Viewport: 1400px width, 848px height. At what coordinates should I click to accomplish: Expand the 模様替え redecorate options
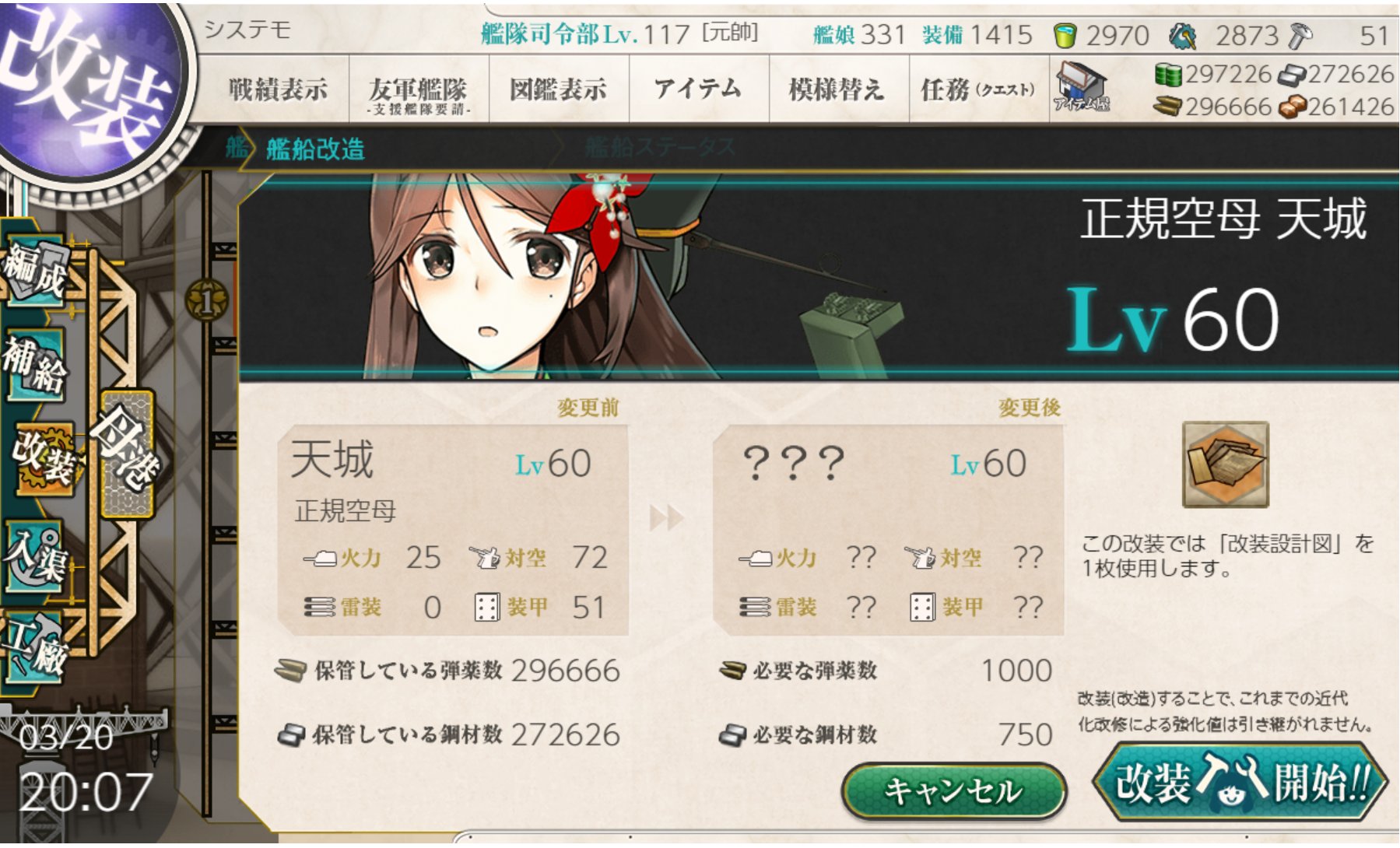835,88
